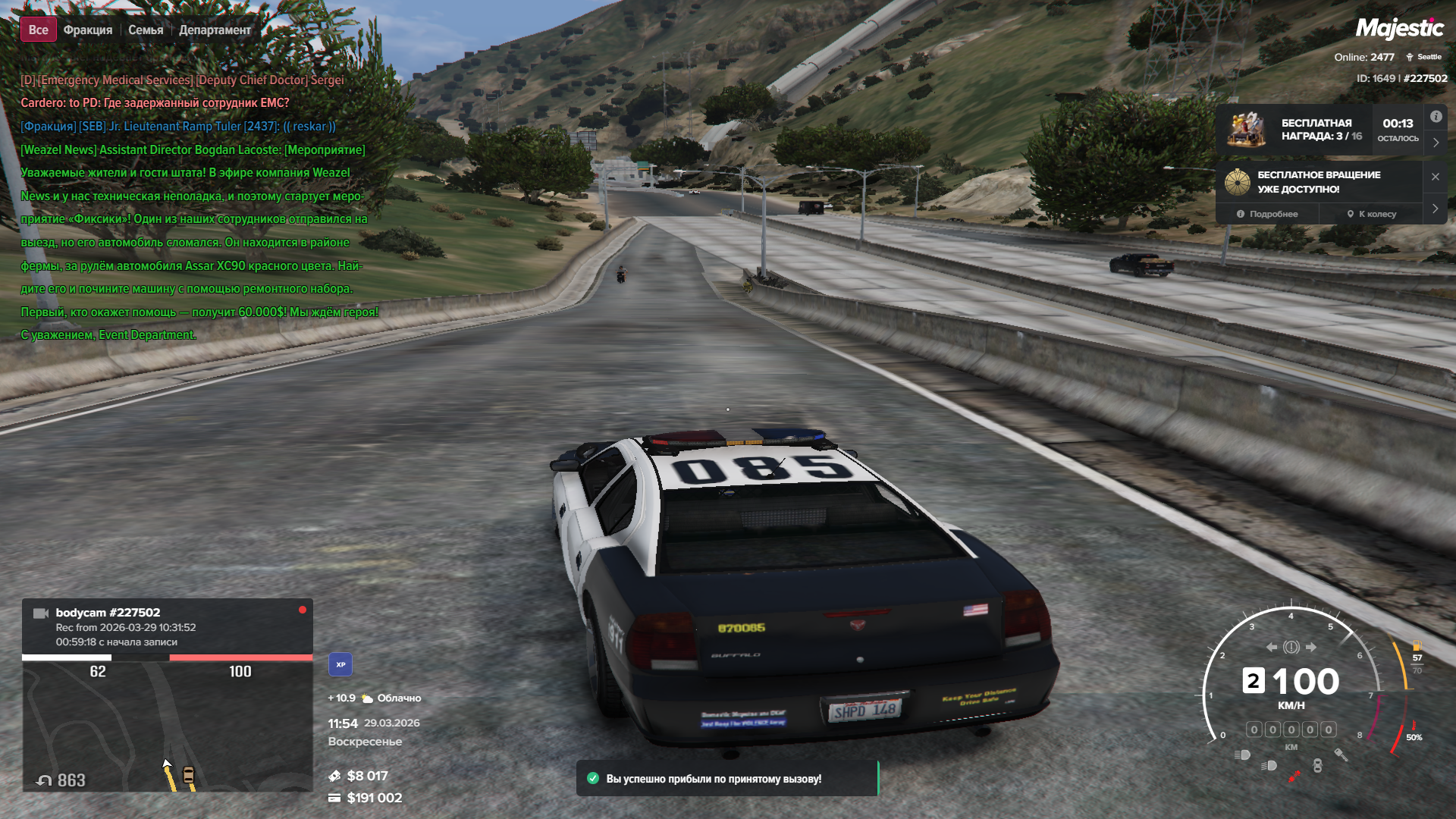Select the Семья chat tab
1456x819 pixels.
146,30
